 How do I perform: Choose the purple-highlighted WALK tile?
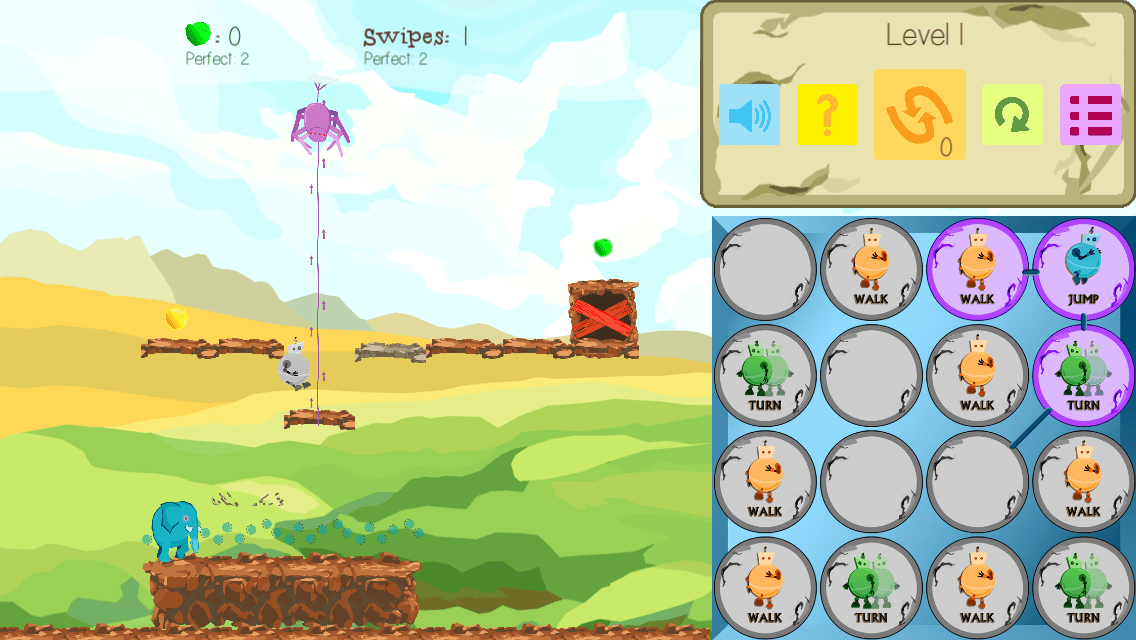click(x=977, y=270)
